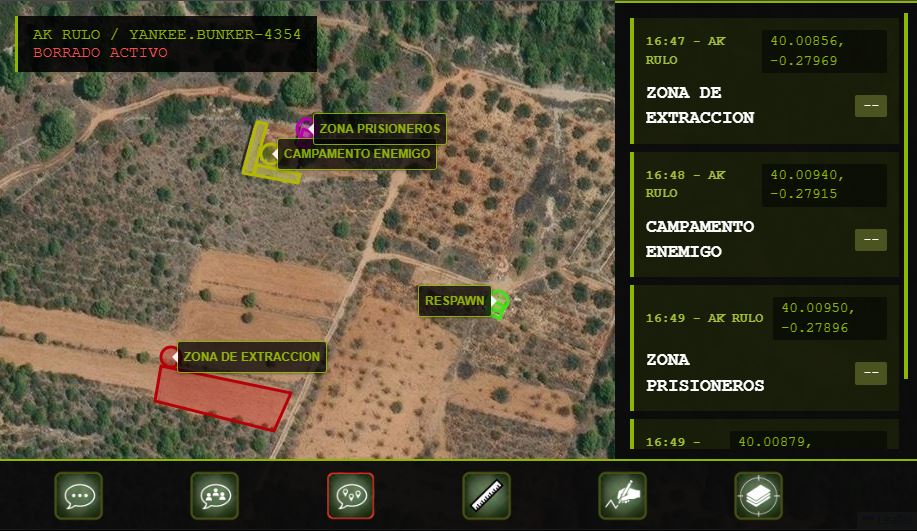Select the map markers bubble icon
This screenshot has width=917, height=531.
click(350, 495)
